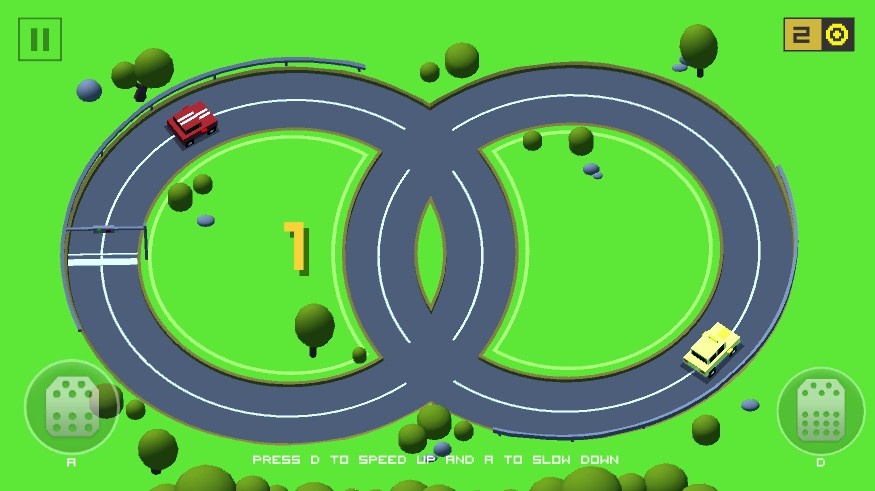This screenshot has width=875, height=491.
Task: Pause the game with the pause button
Action: 40,39
